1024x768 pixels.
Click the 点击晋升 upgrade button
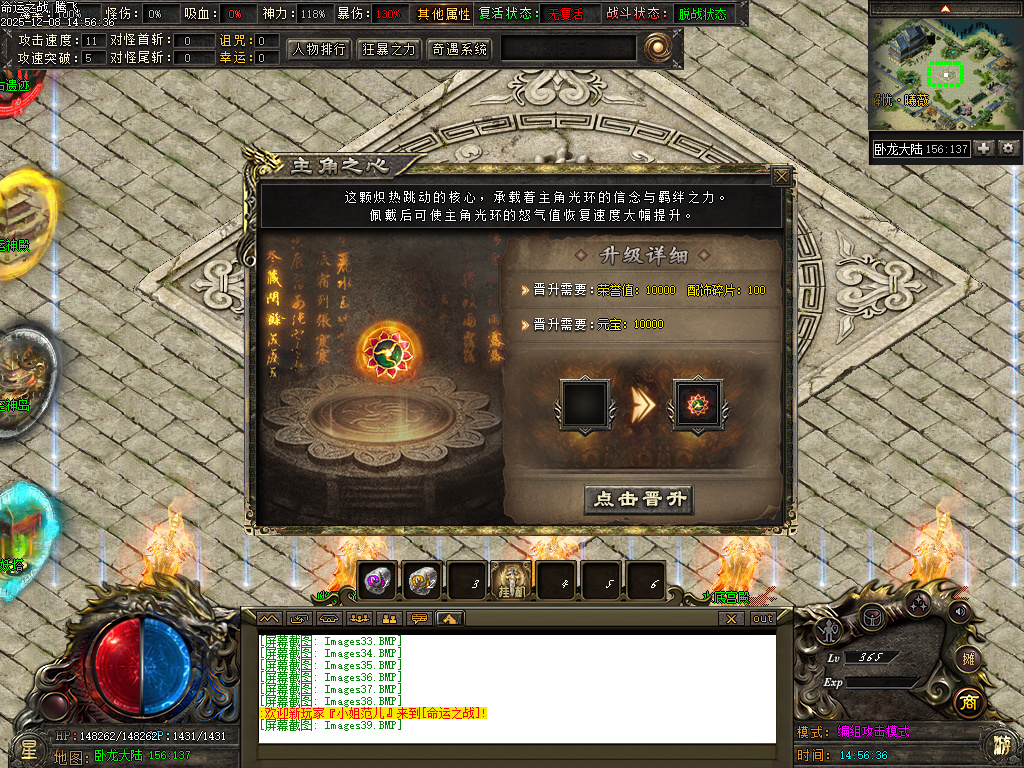[x=638, y=500]
